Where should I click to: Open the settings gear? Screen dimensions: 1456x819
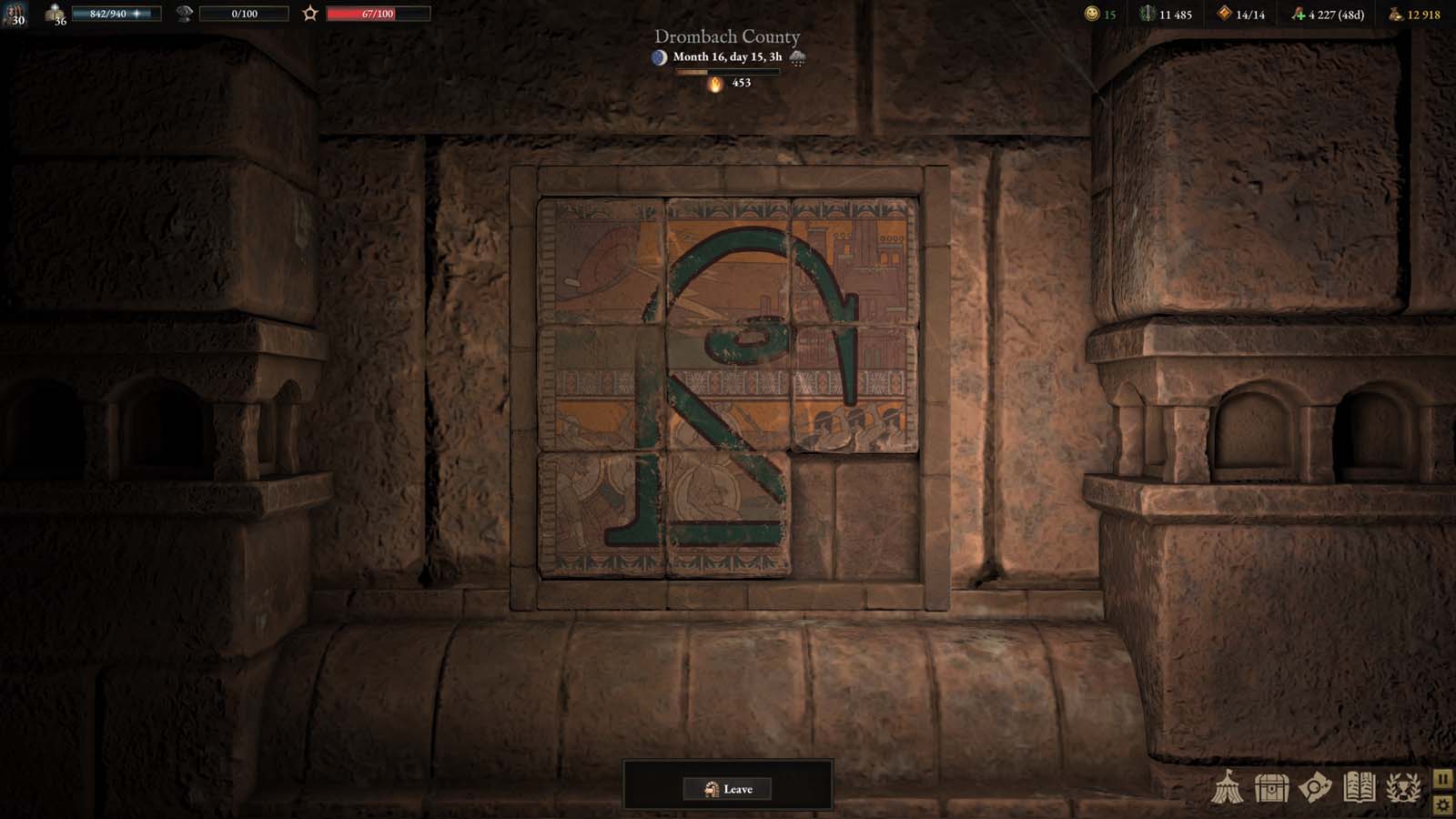click(1441, 806)
